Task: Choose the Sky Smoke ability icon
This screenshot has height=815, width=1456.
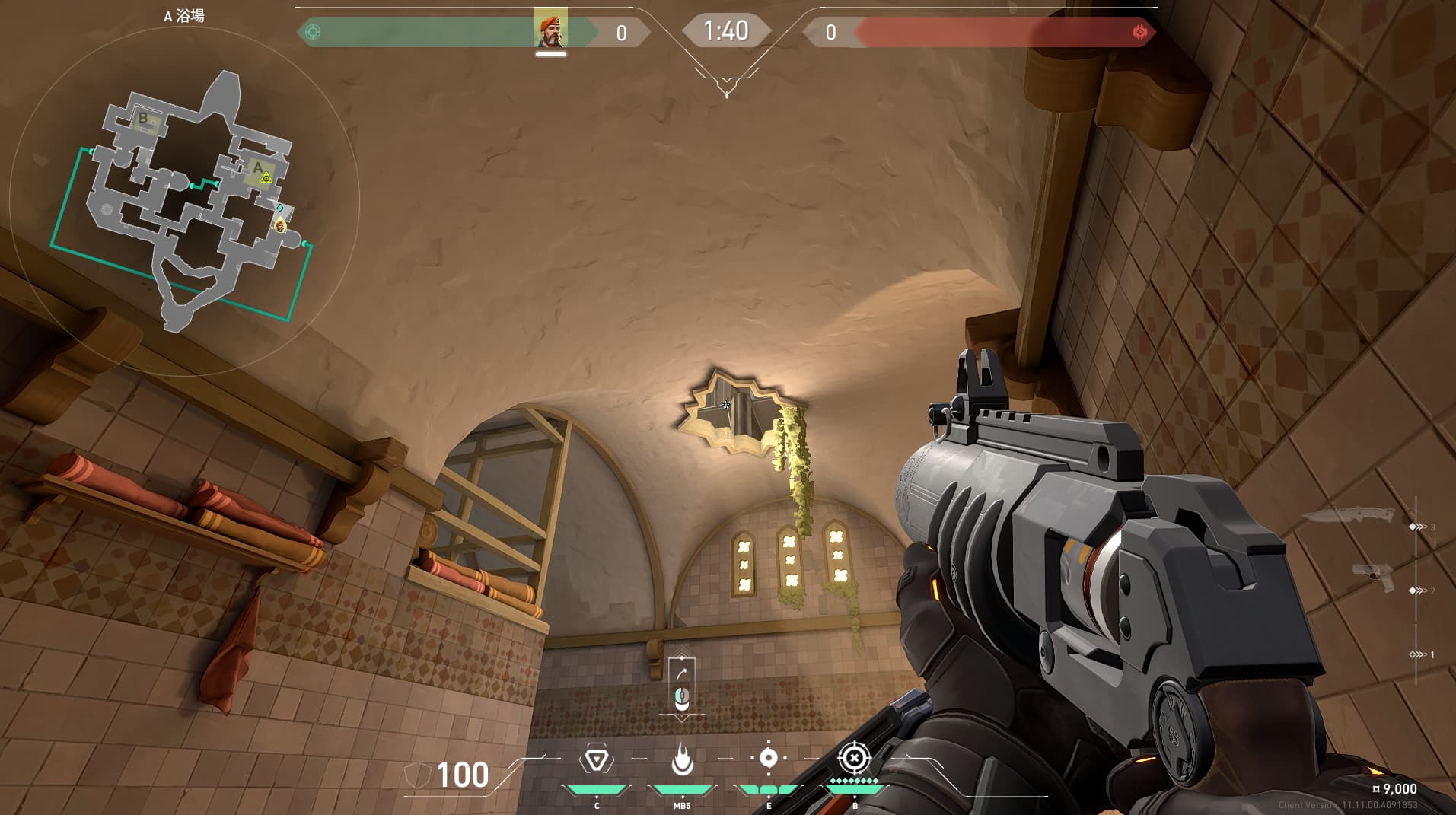Action: coord(768,758)
